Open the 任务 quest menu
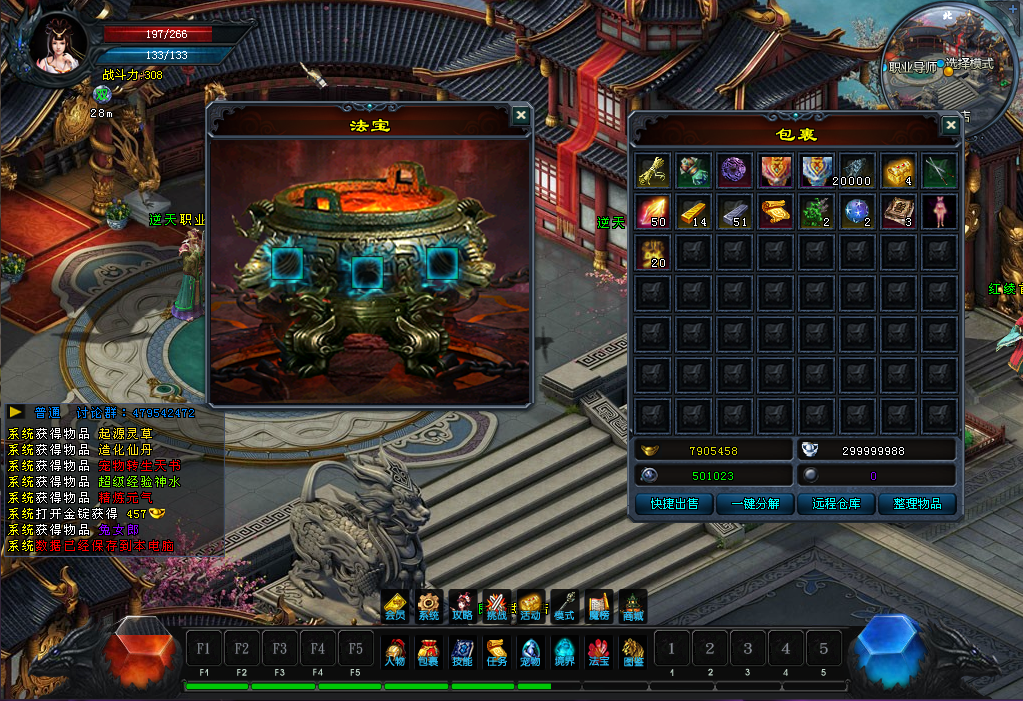1023x701 pixels. pos(496,650)
